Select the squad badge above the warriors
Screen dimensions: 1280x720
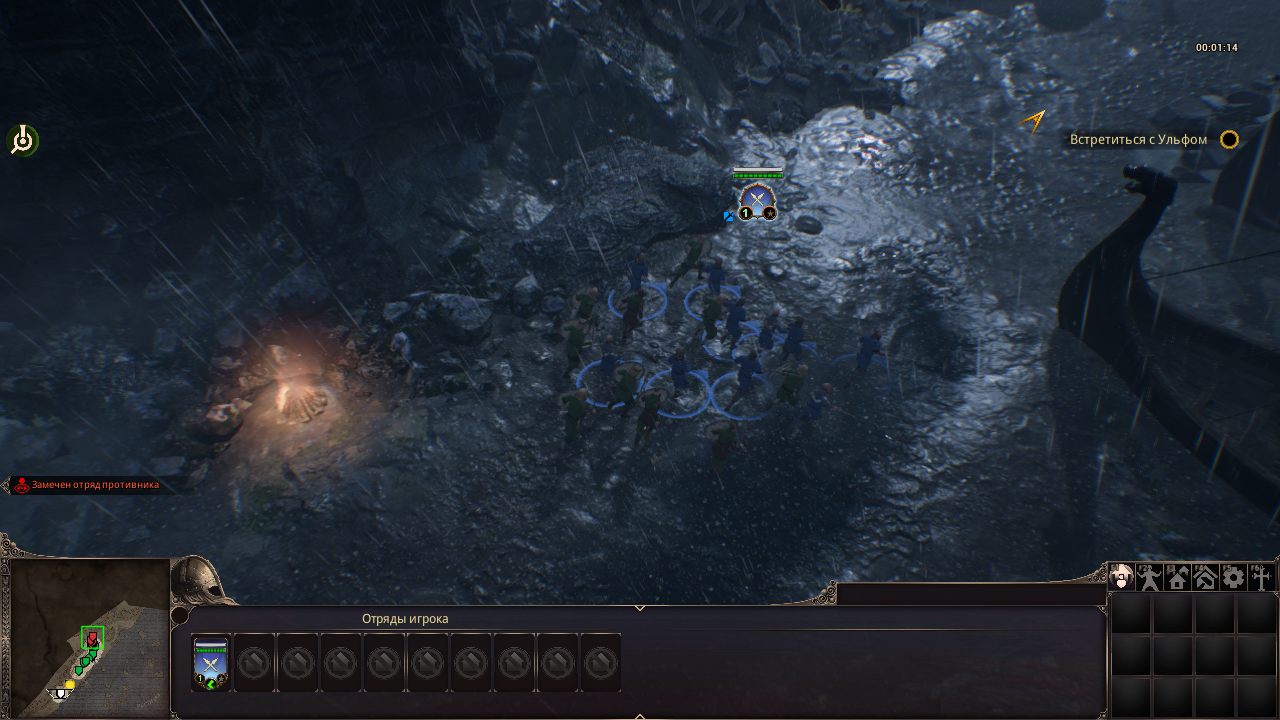757,200
